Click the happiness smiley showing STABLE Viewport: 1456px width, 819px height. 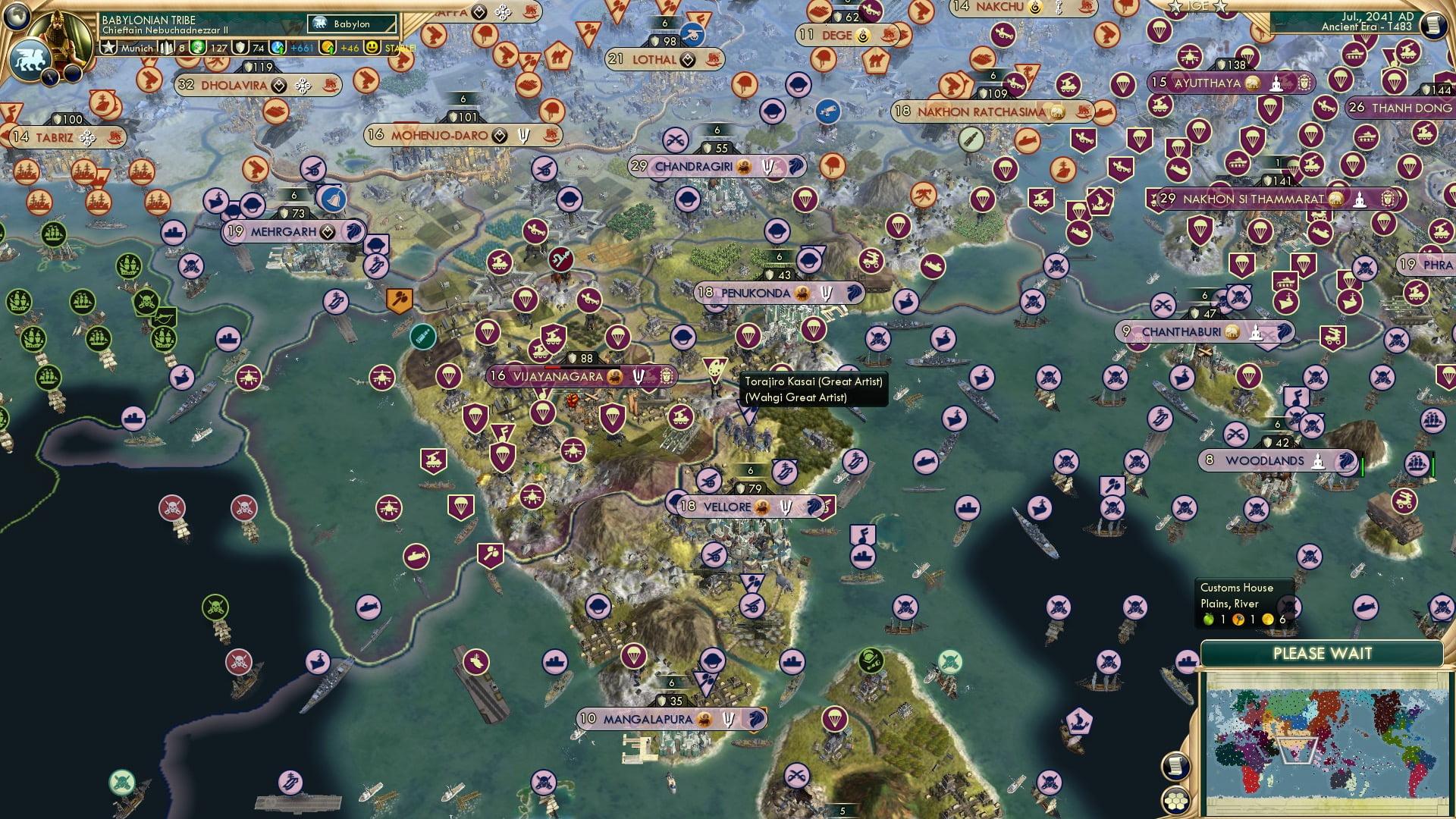372,48
